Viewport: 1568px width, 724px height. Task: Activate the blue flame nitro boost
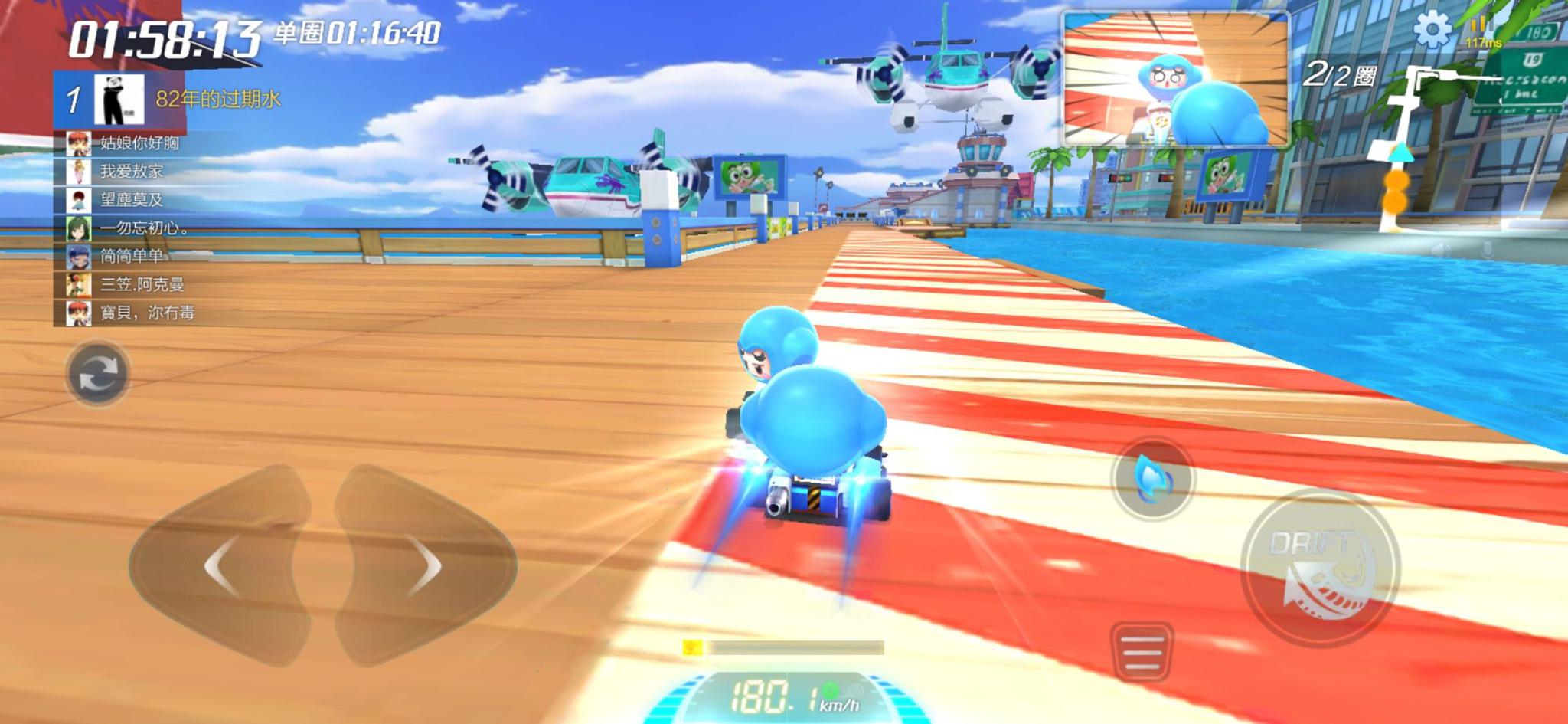[1151, 478]
